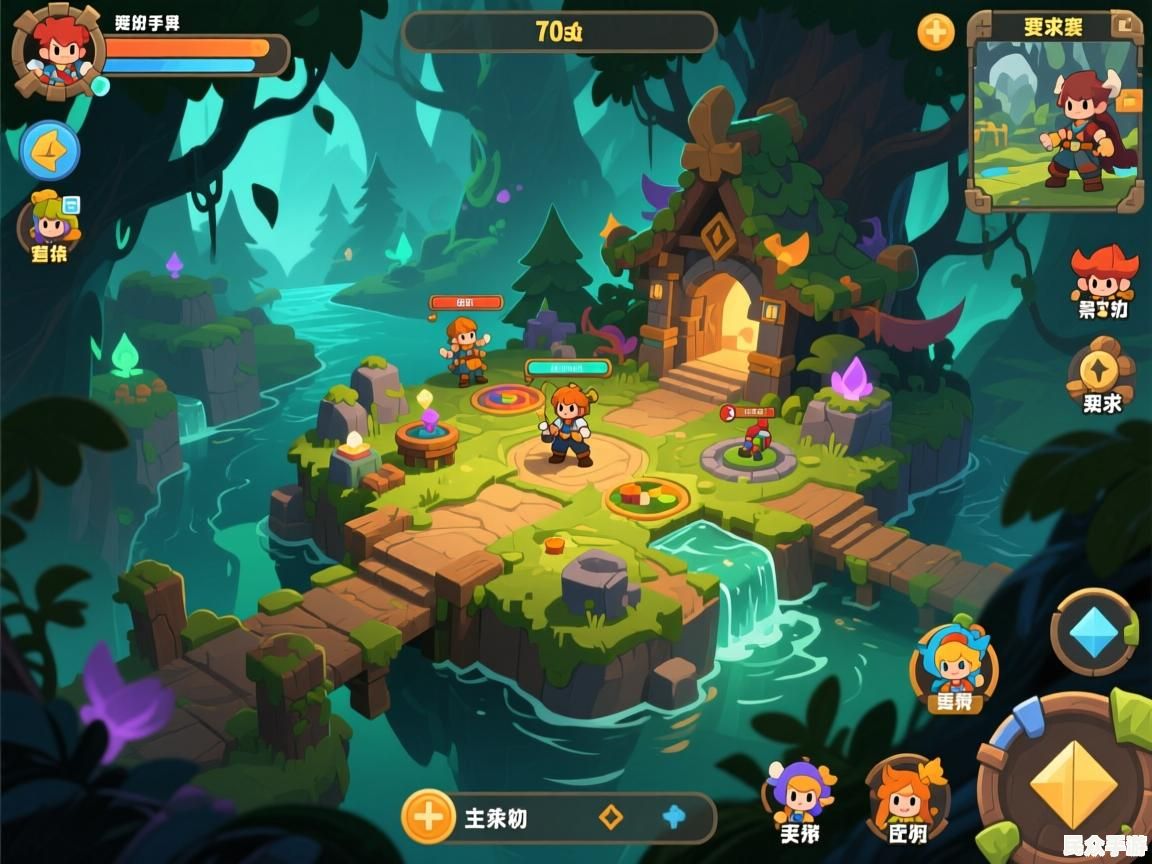The width and height of the screenshot is (1152, 864).
Task: Activate the blue diamond skill button
Action: (x=1094, y=632)
